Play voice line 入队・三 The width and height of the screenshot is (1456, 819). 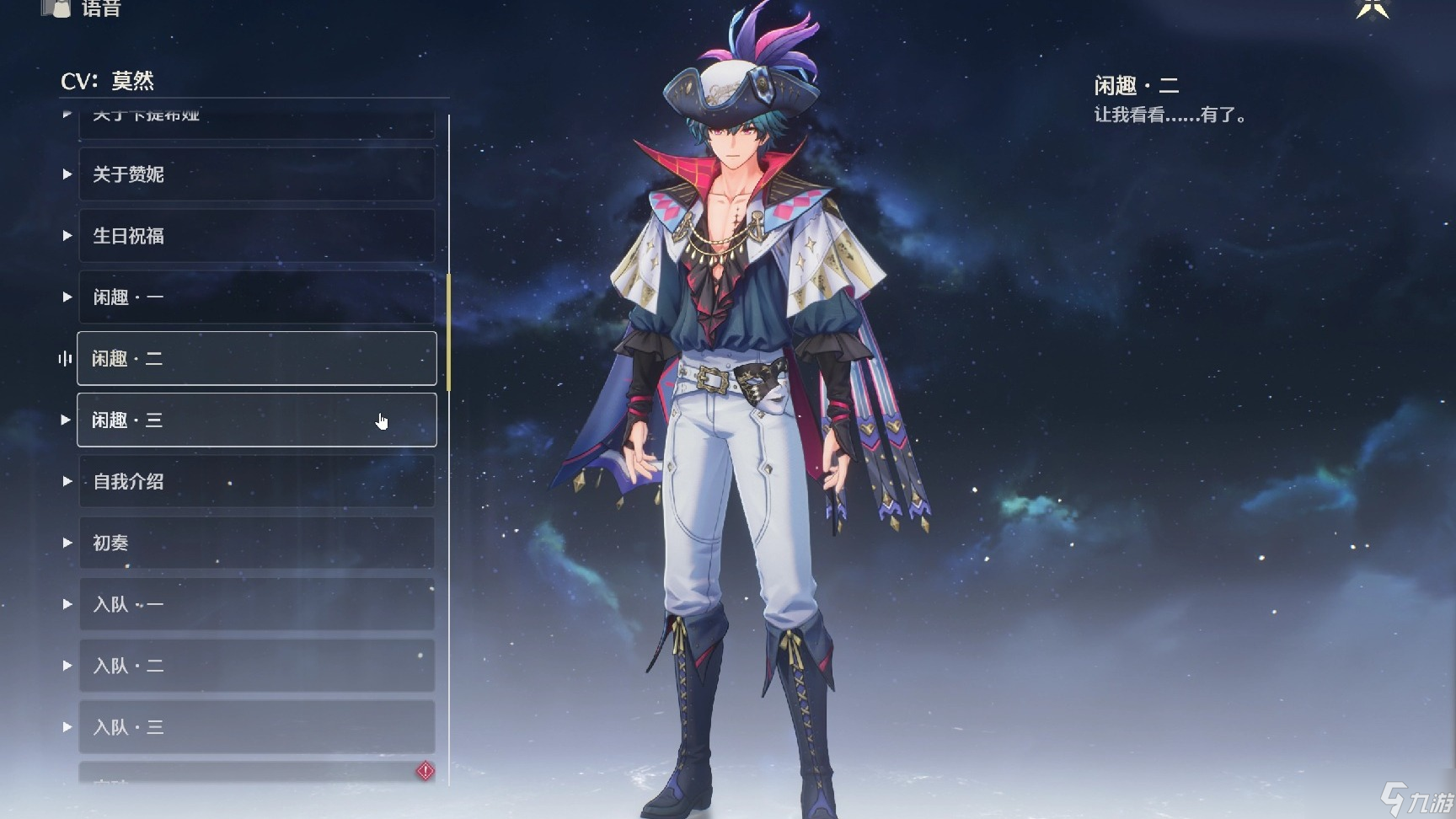(256, 727)
